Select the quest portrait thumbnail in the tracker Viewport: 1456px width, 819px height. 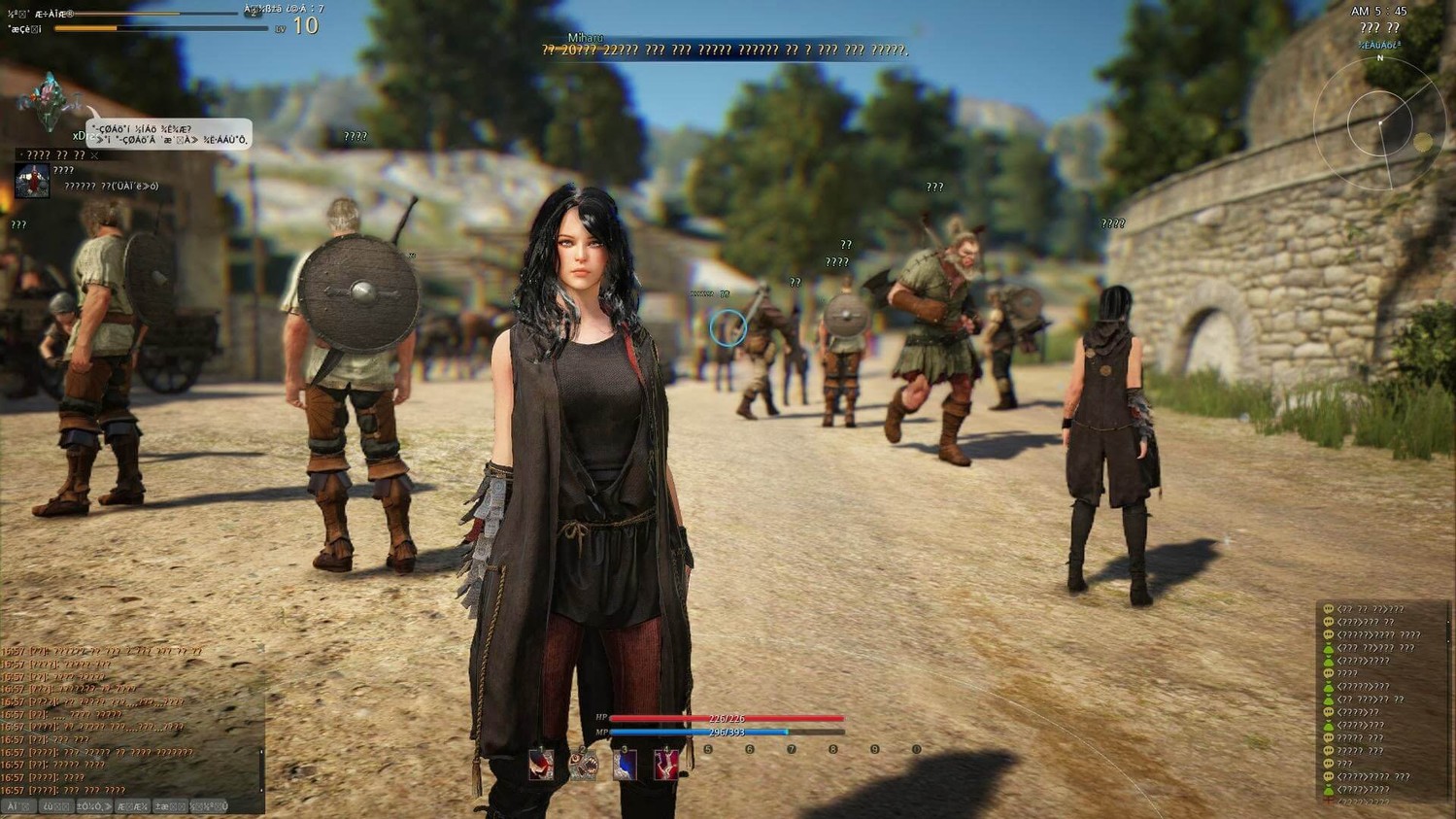point(32,181)
